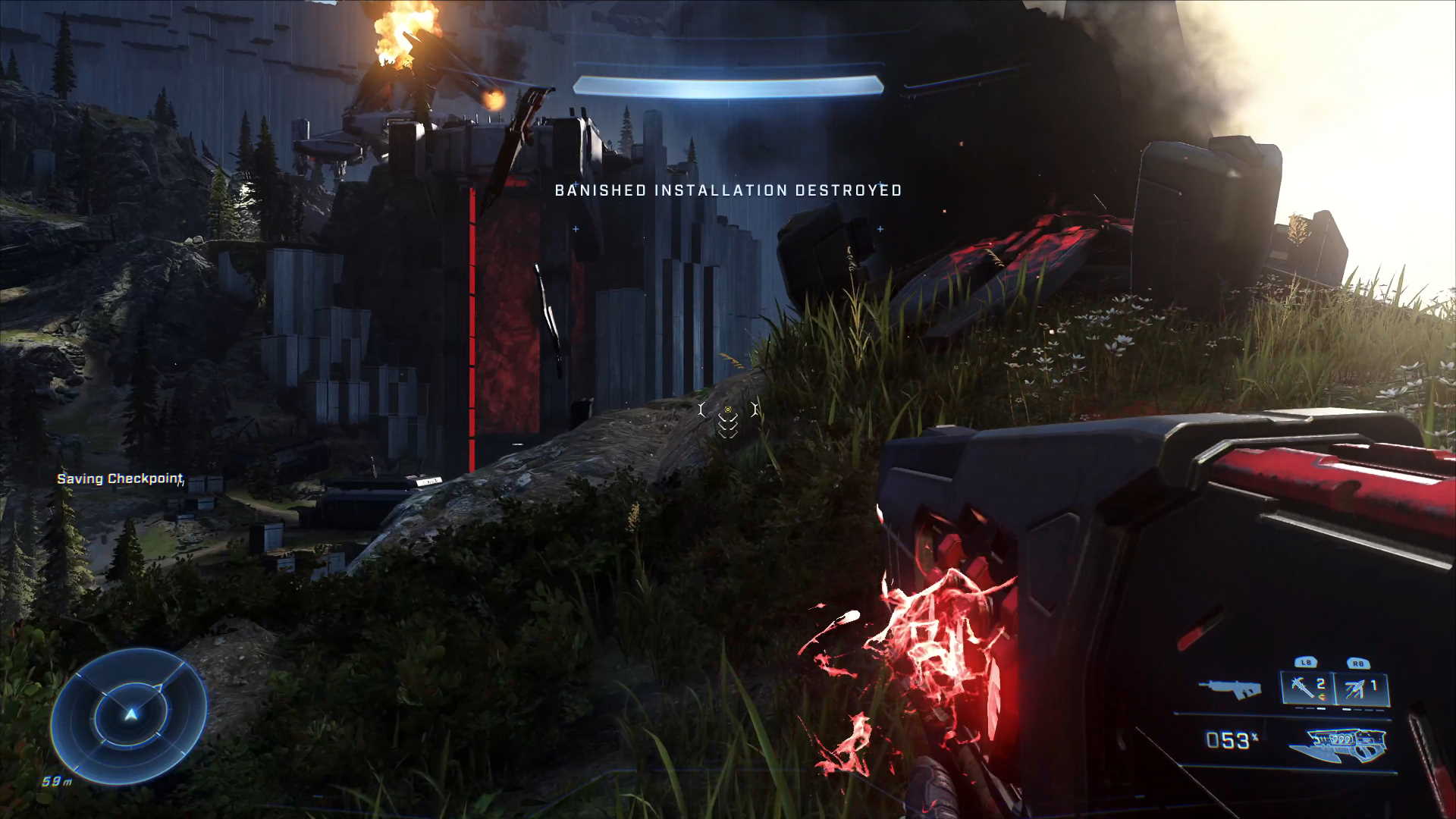Select the dynamo grenade icon beside RB
1456x819 pixels.
[1355, 686]
